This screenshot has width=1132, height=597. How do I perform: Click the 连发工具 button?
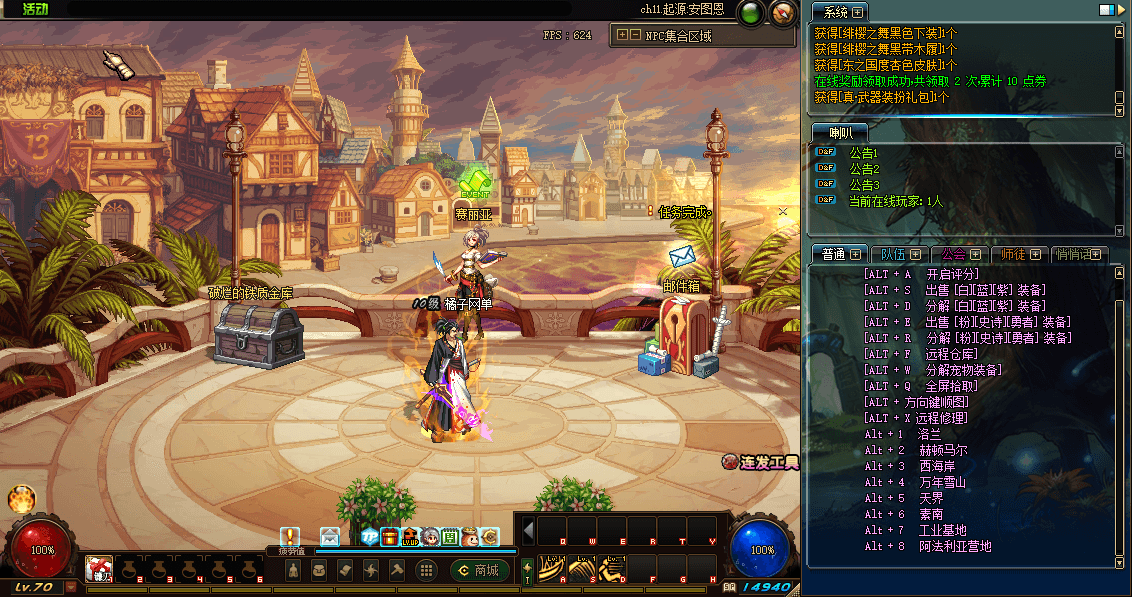point(761,462)
